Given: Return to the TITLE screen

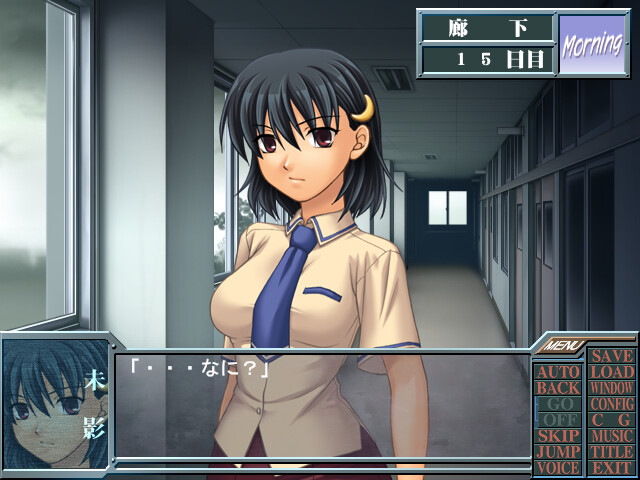Looking at the screenshot, I should [610, 452].
